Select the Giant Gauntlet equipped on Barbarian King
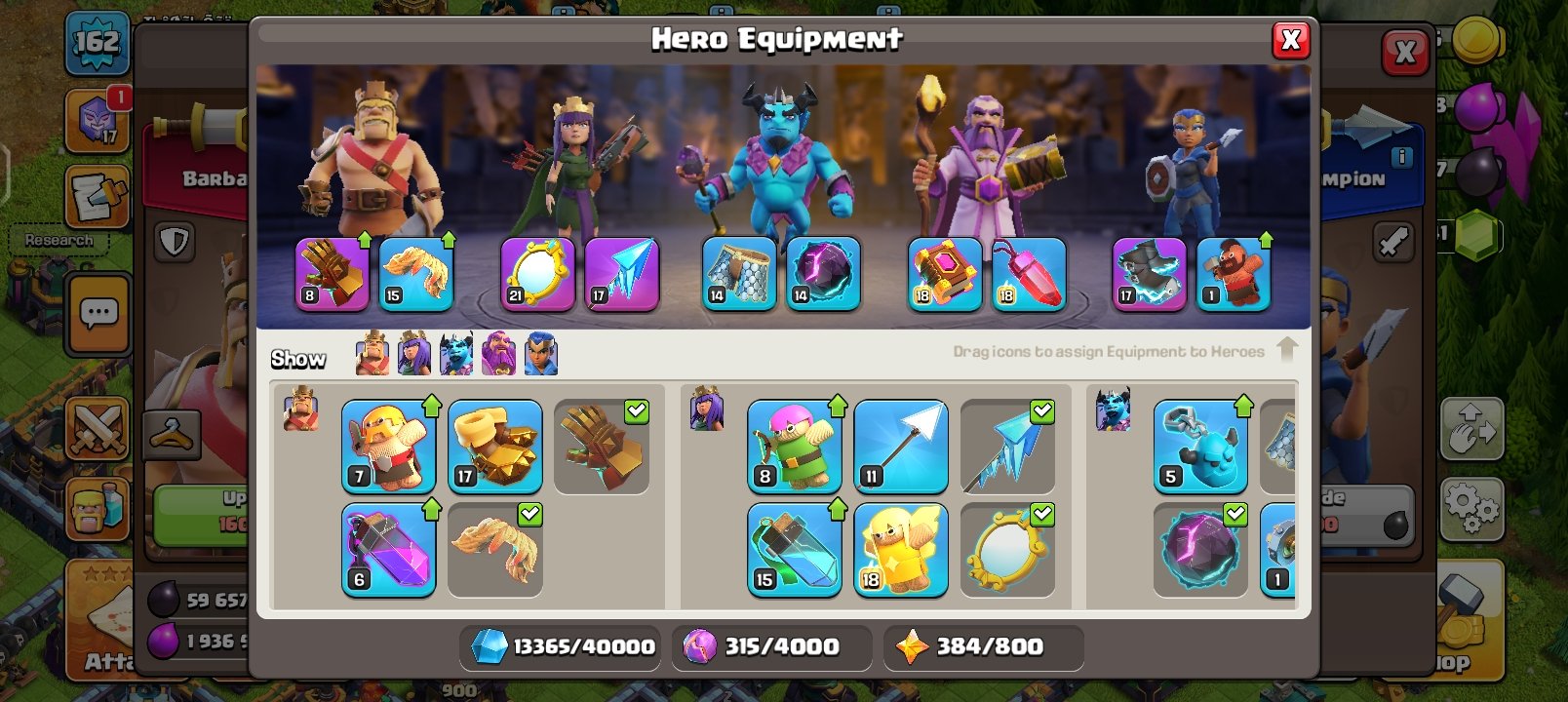 point(332,274)
